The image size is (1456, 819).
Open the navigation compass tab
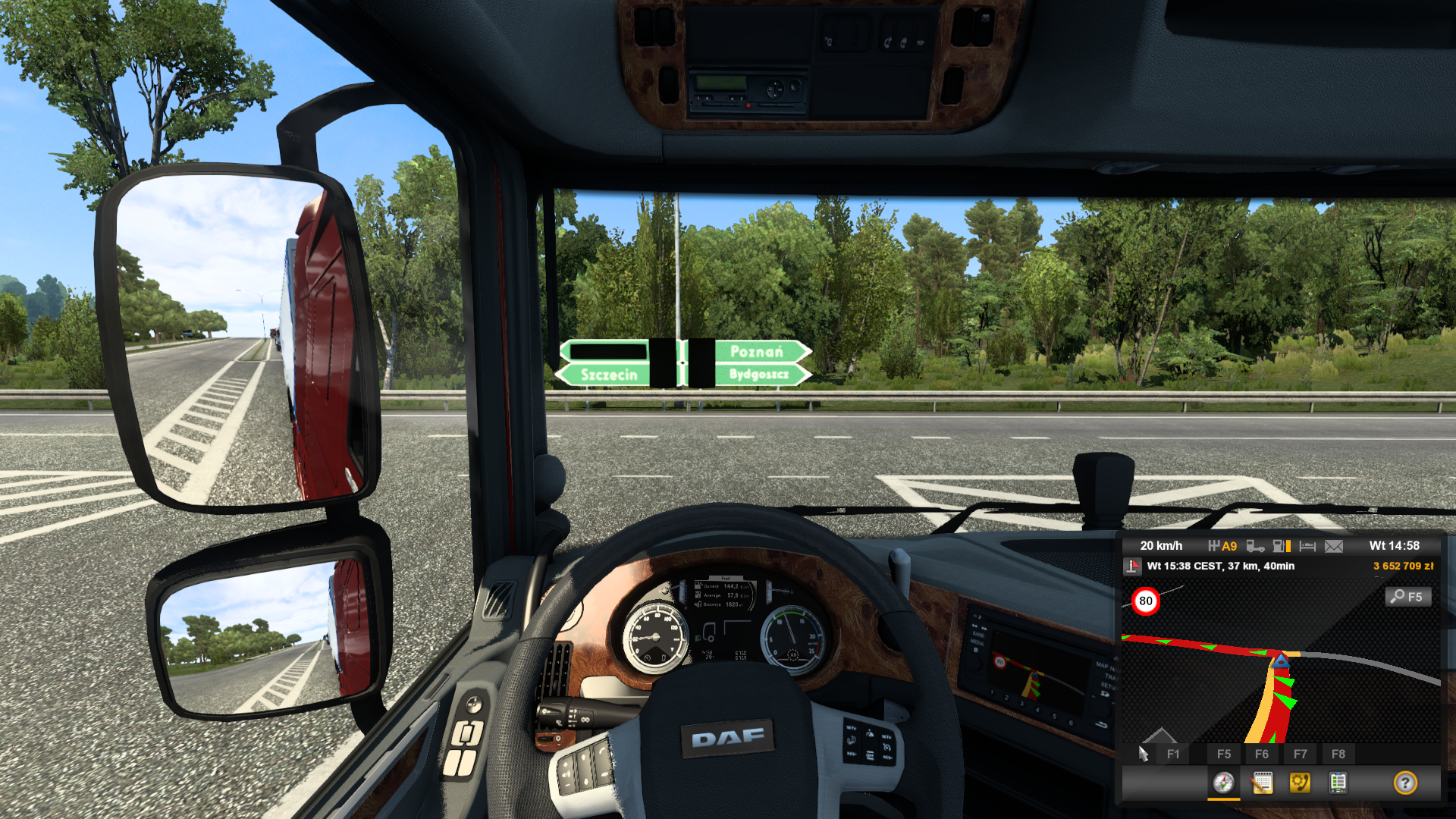pos(1223,783)
